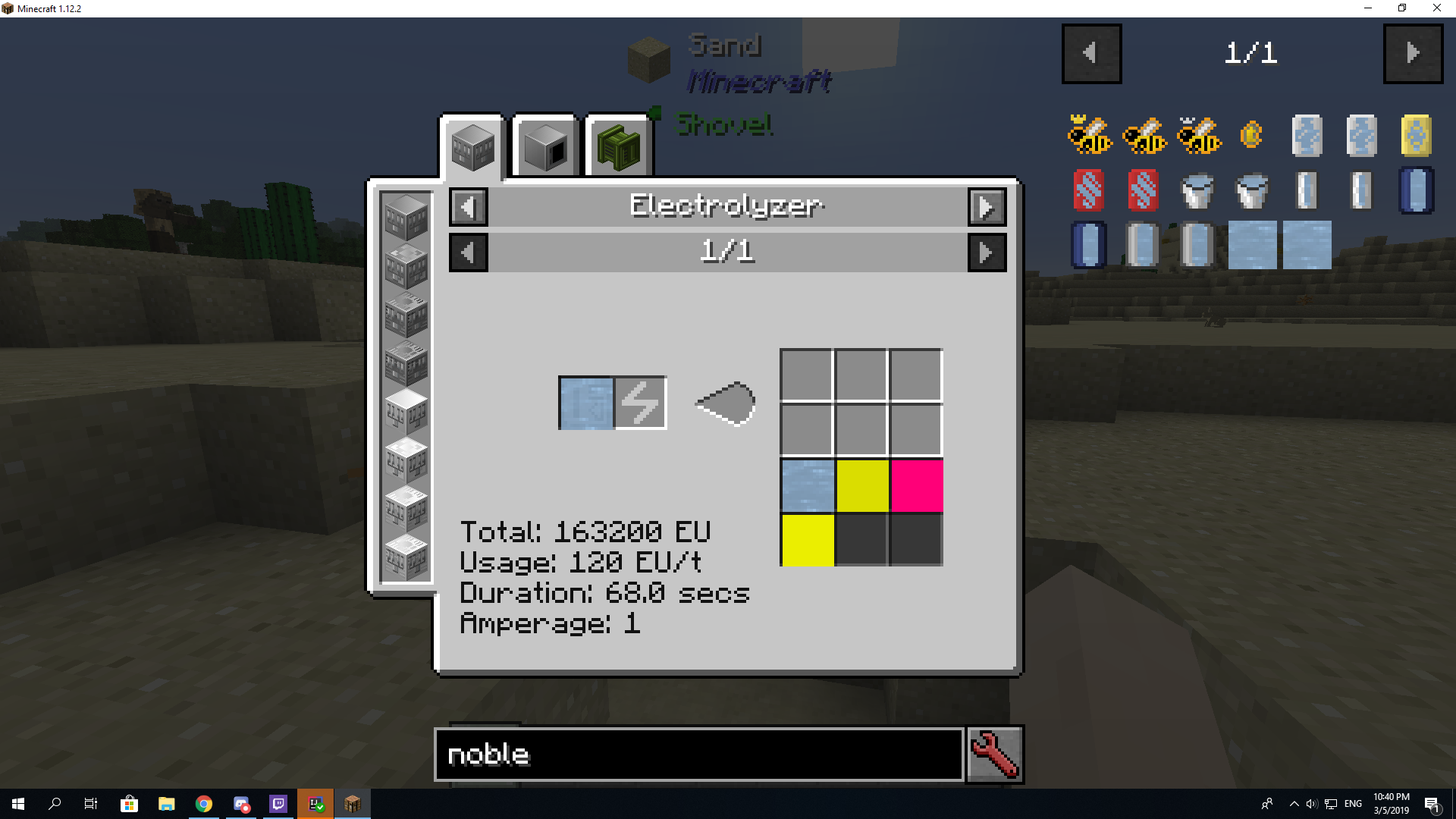Click the next page arrow beside 1/1
Viewport: 1456px width, 819px height.
pyautogui.click(x=987, y=253)
